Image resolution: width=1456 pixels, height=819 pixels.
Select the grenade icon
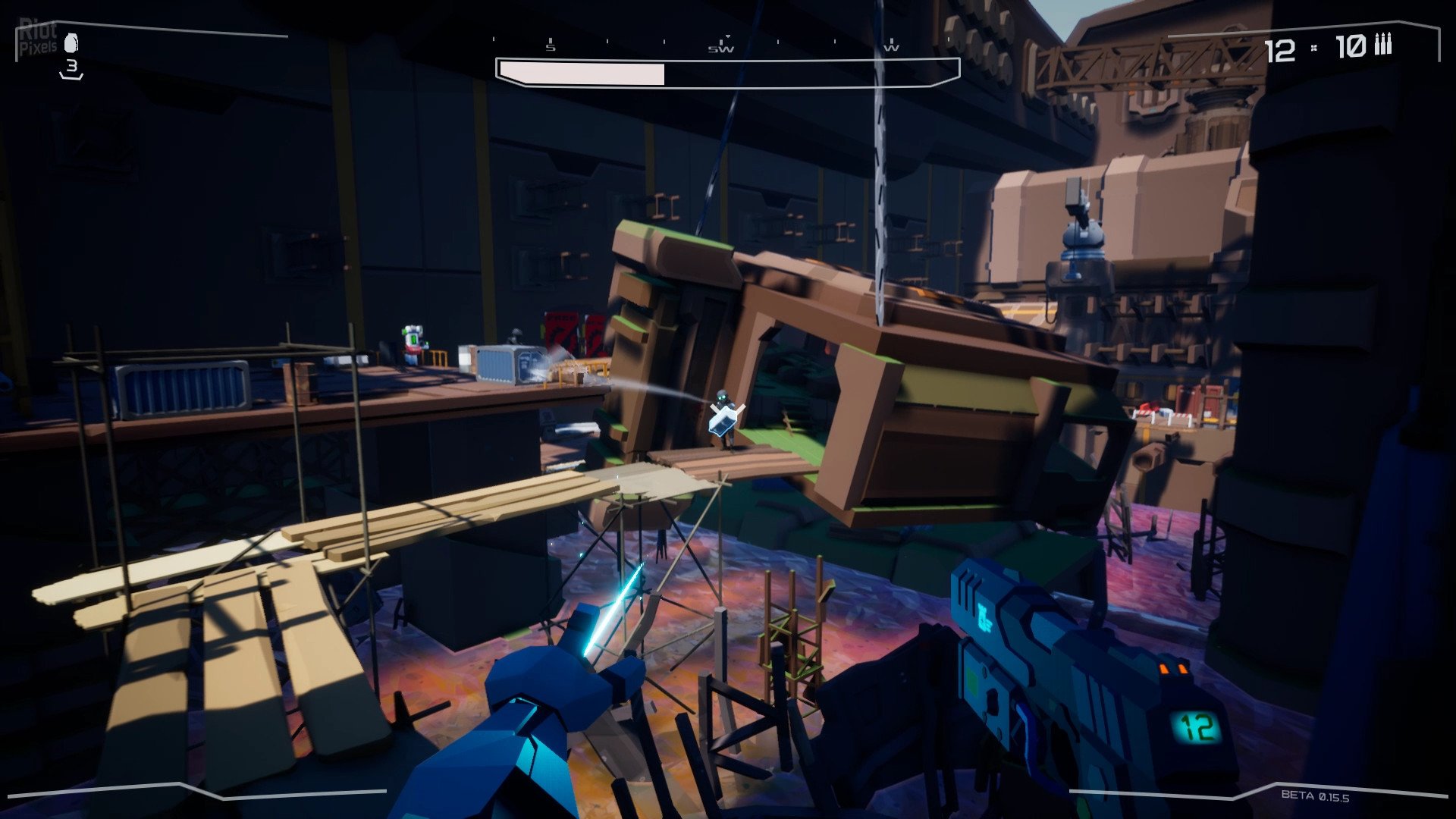click(x=71, y=43)
